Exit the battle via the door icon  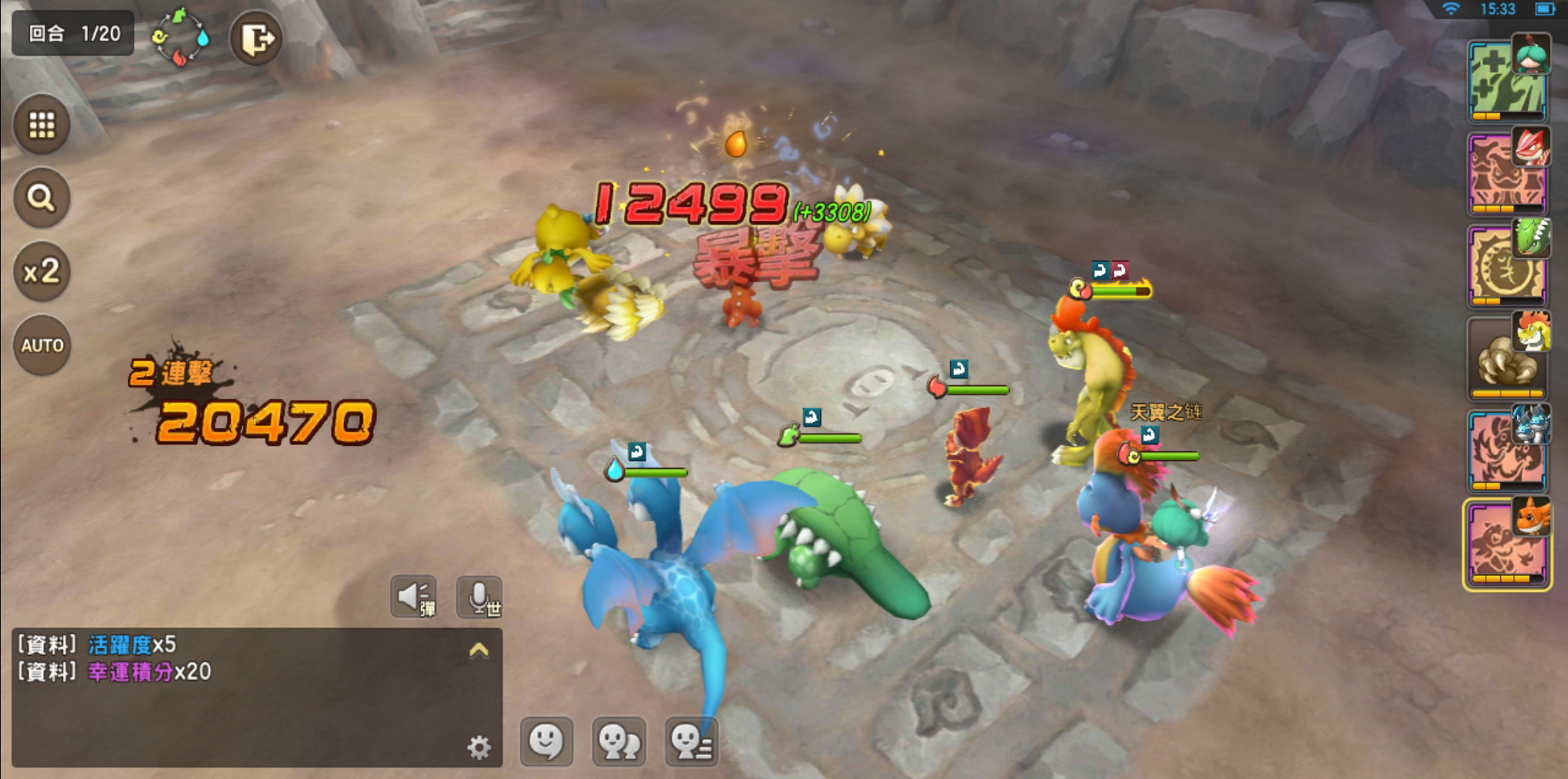256,38
